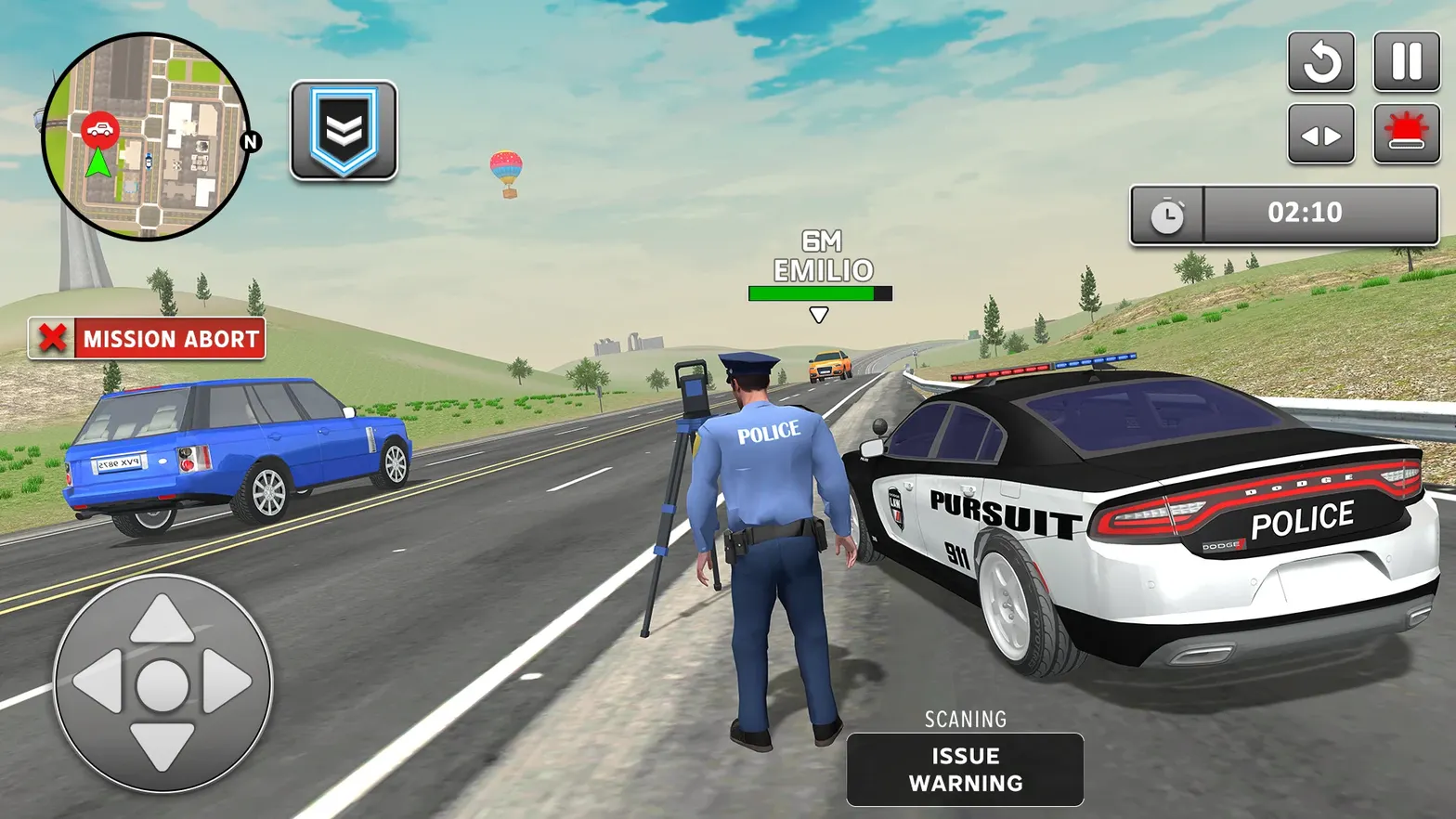Click the 02:10 countdown timer
The height and width of the screenshot is (819, 1456).
(1304, 213)
